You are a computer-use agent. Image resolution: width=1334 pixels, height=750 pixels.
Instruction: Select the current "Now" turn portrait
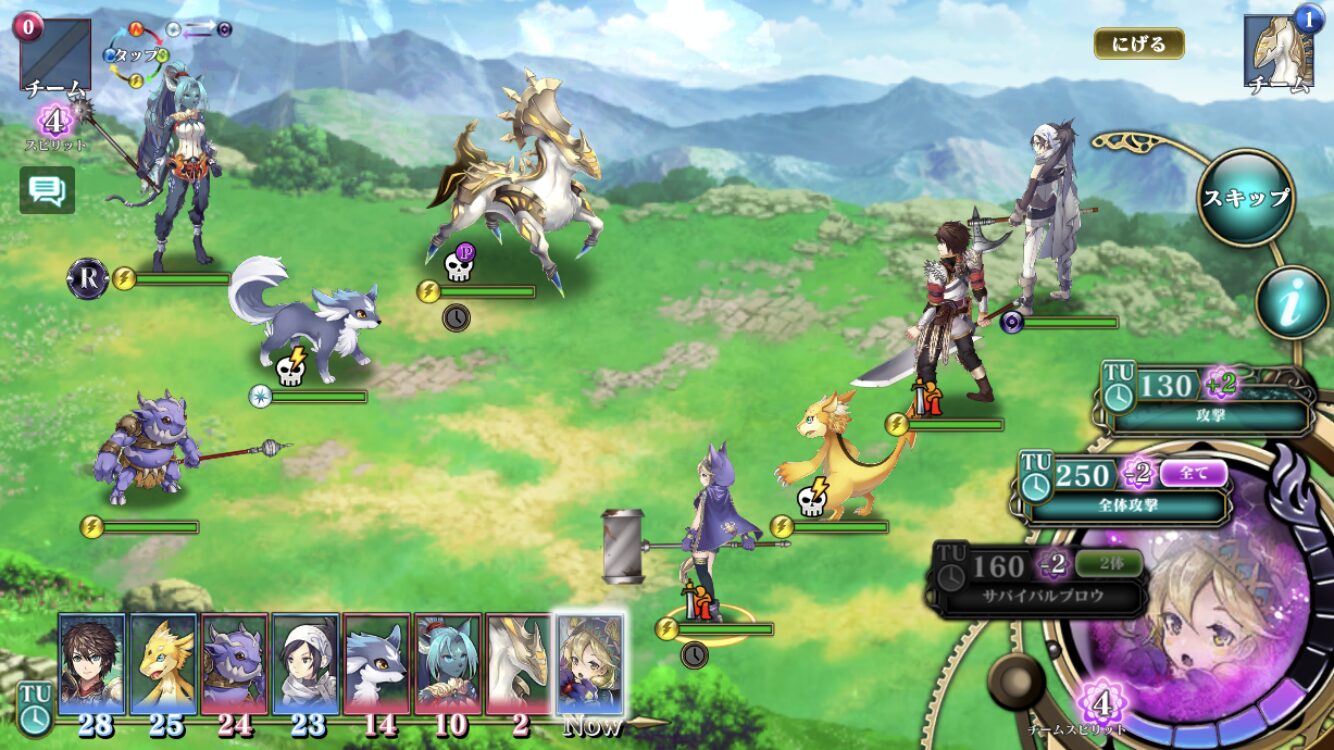coord(590,664)
